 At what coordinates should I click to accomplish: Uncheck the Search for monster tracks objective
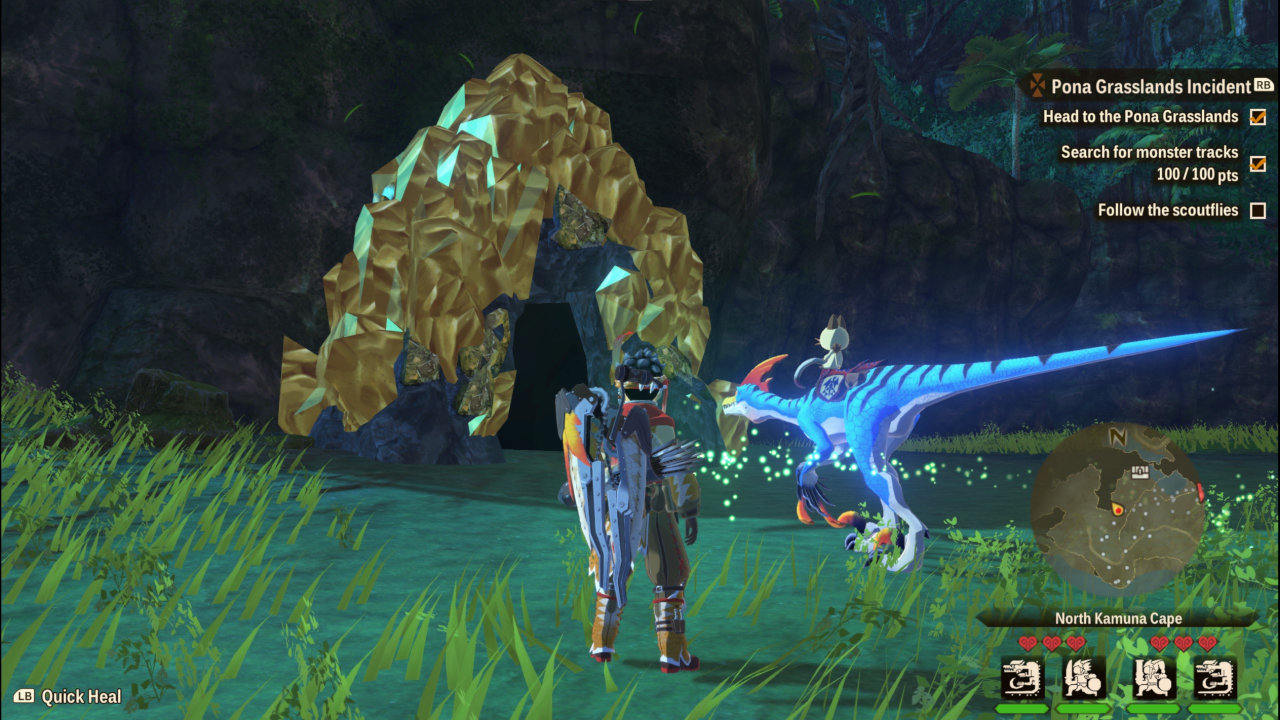[1256, 163]
